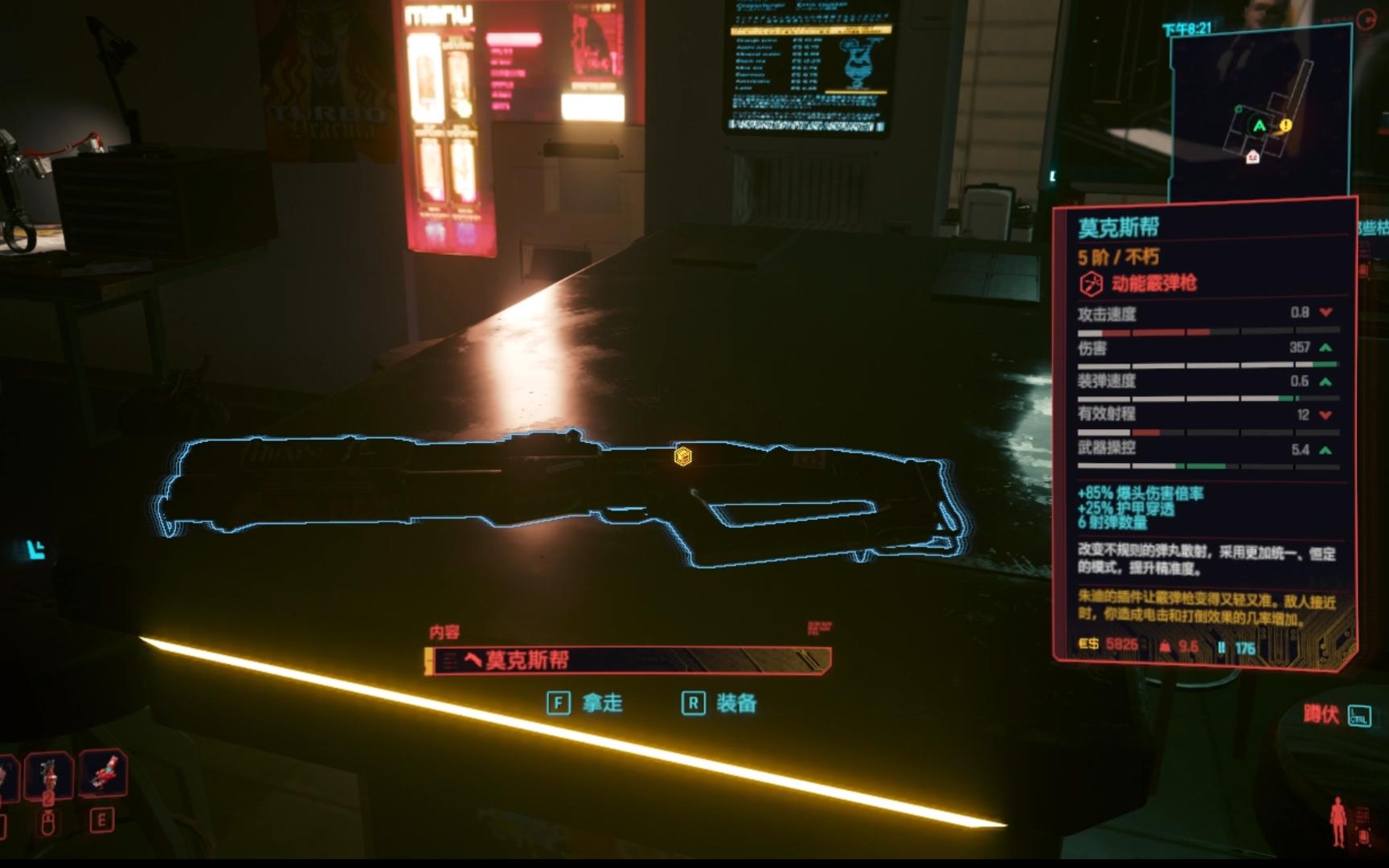
Task: Select the 莫克斯帮 loot entry
Action: pyautogui.click(x=629, y=661)
